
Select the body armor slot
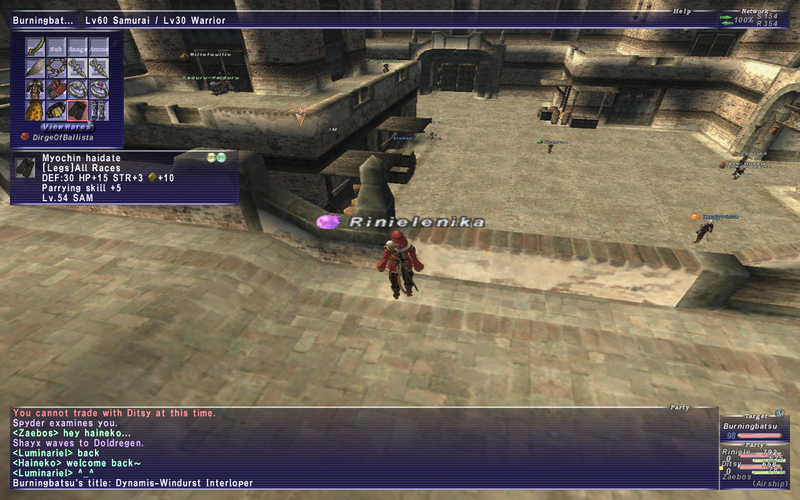(34, 88)
